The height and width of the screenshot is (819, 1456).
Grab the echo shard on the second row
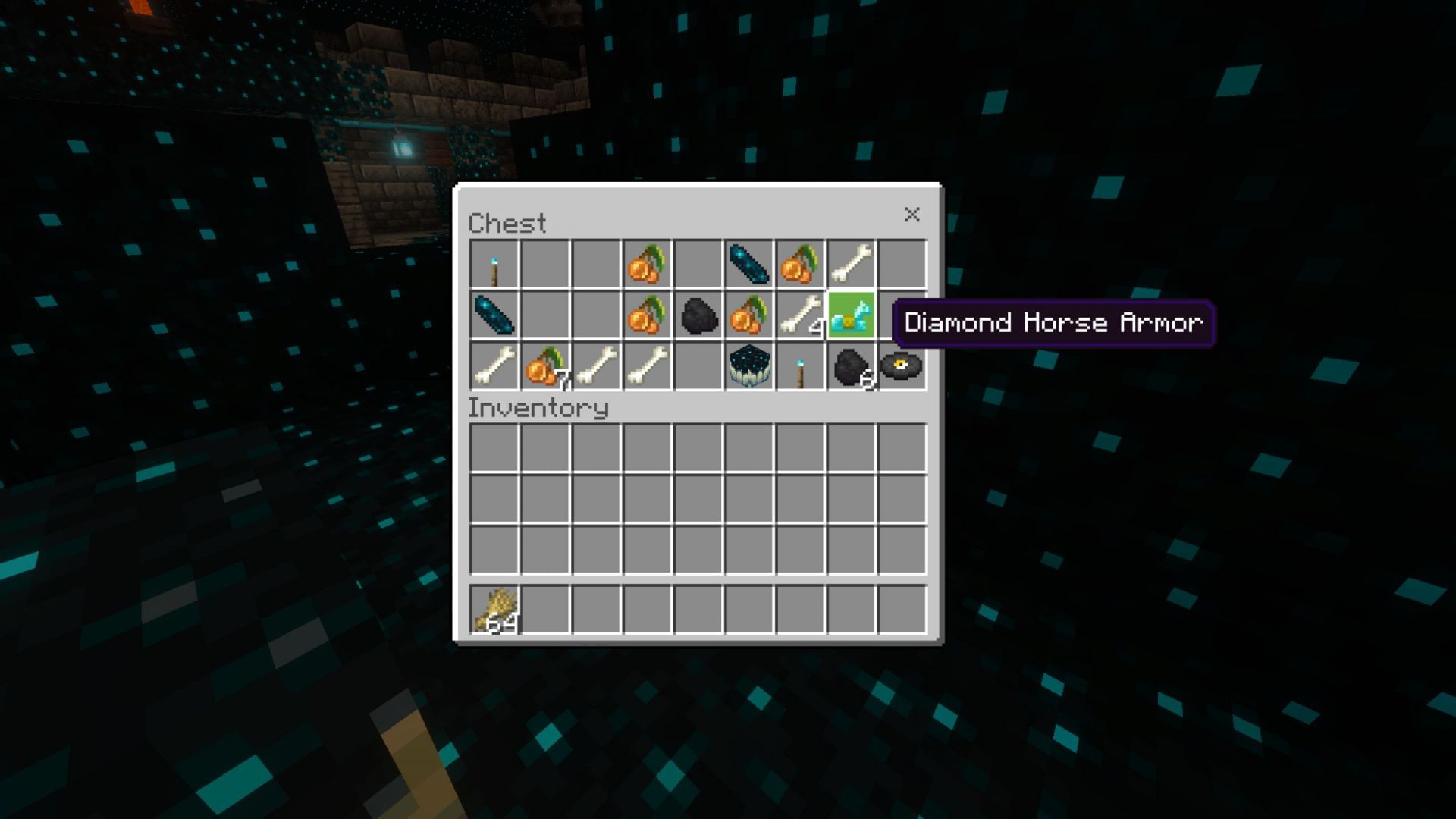(497, 315)
